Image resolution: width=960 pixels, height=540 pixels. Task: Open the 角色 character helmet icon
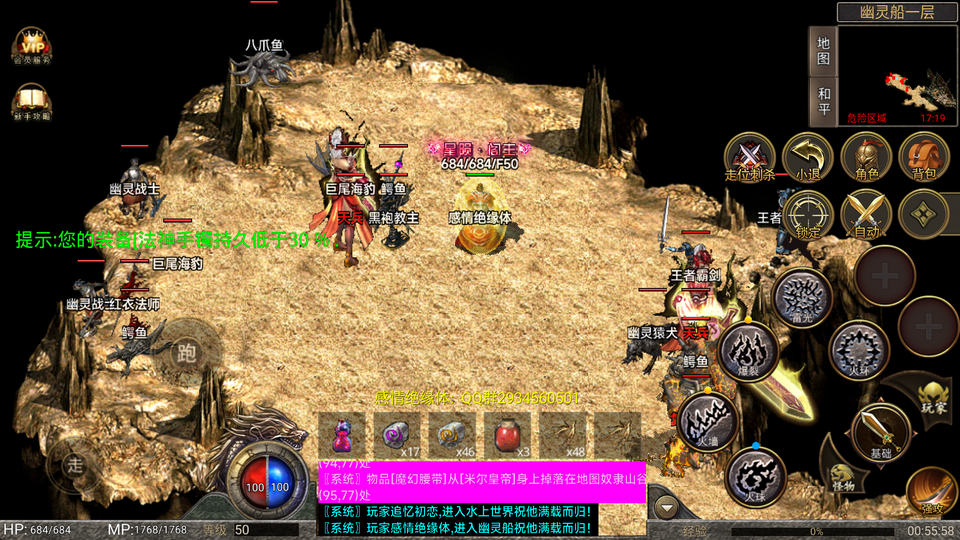click(866, 157)
